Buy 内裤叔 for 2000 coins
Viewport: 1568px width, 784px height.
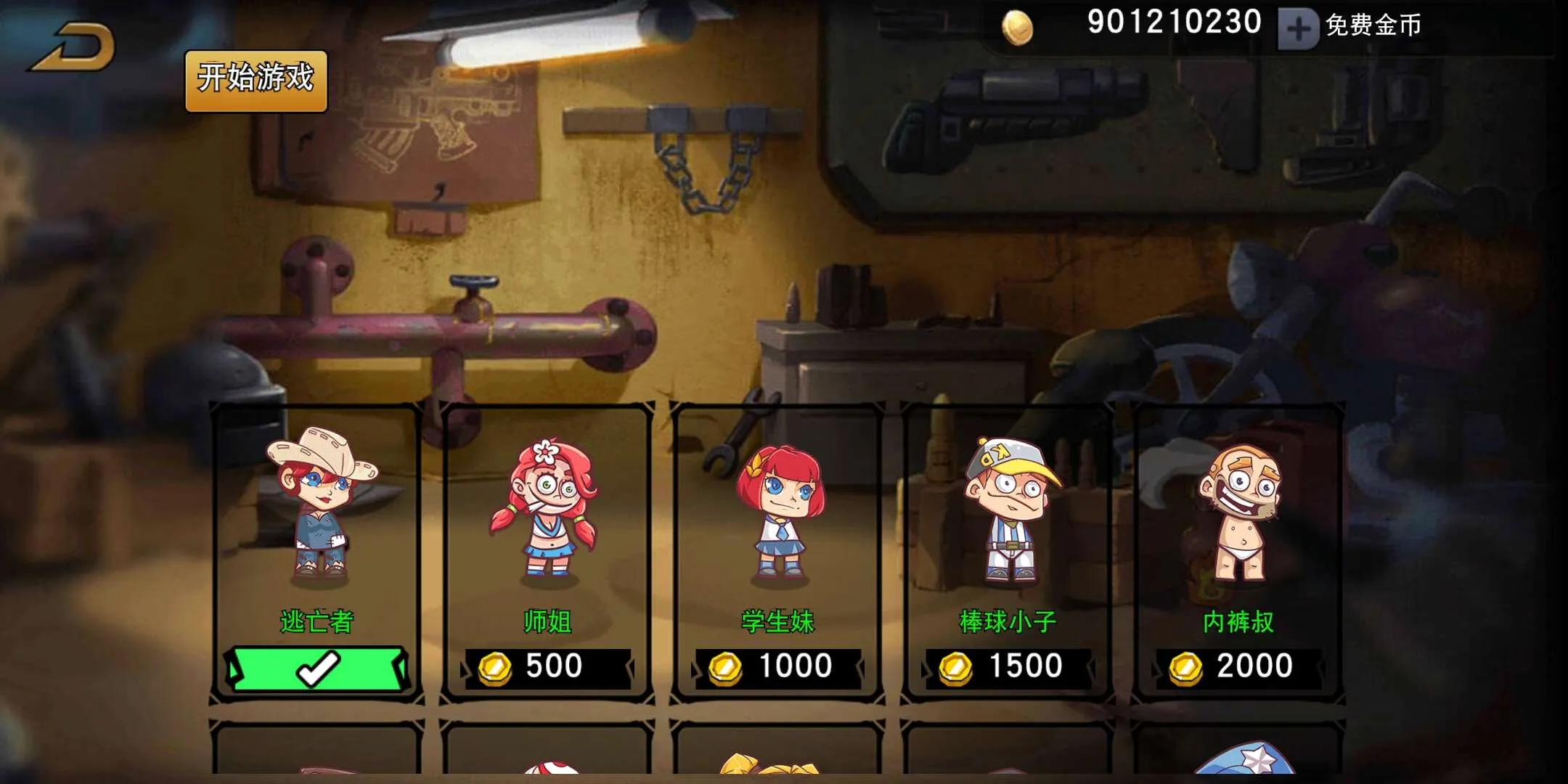pos(1238,667)
